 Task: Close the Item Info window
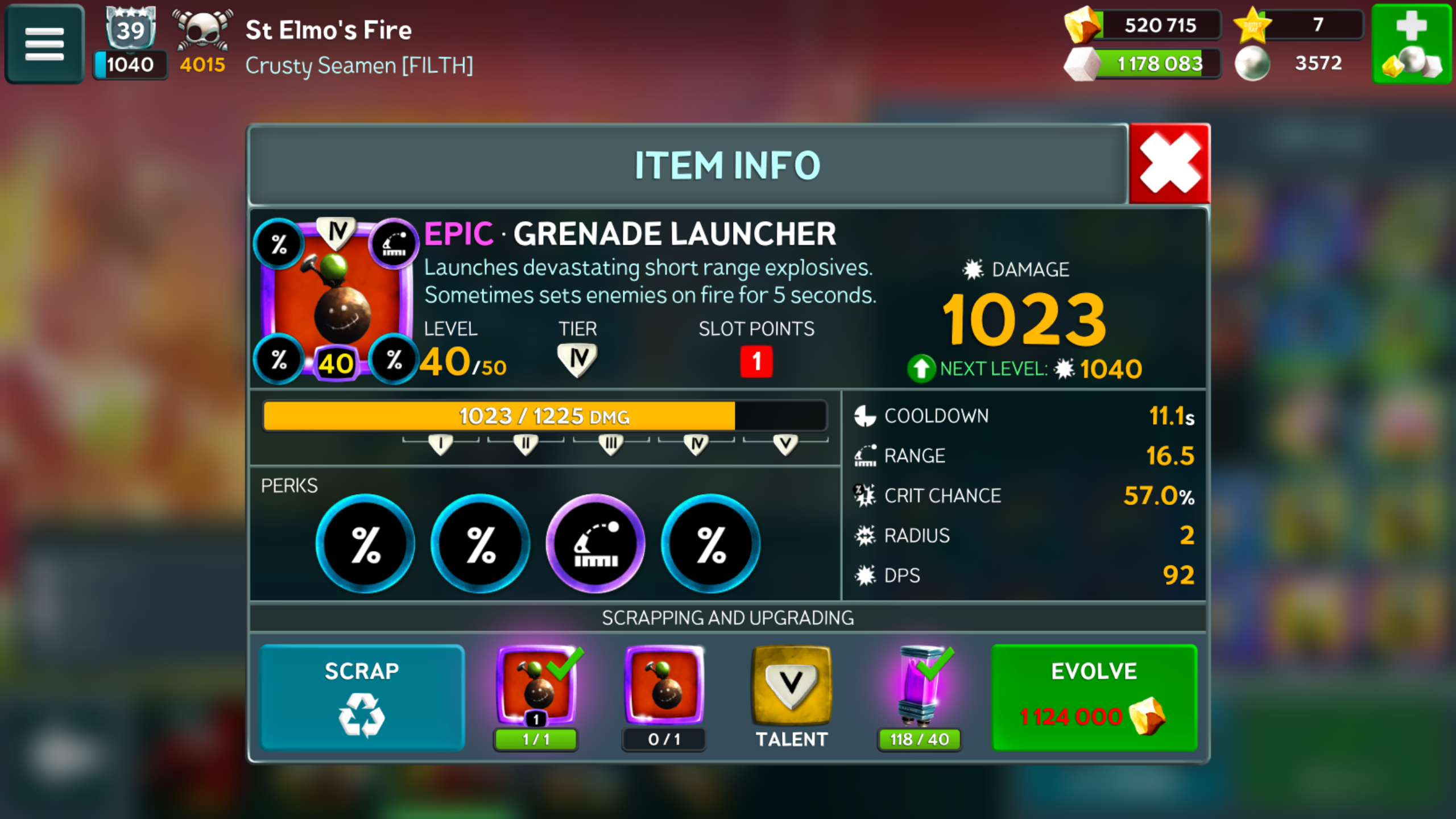1169,164
